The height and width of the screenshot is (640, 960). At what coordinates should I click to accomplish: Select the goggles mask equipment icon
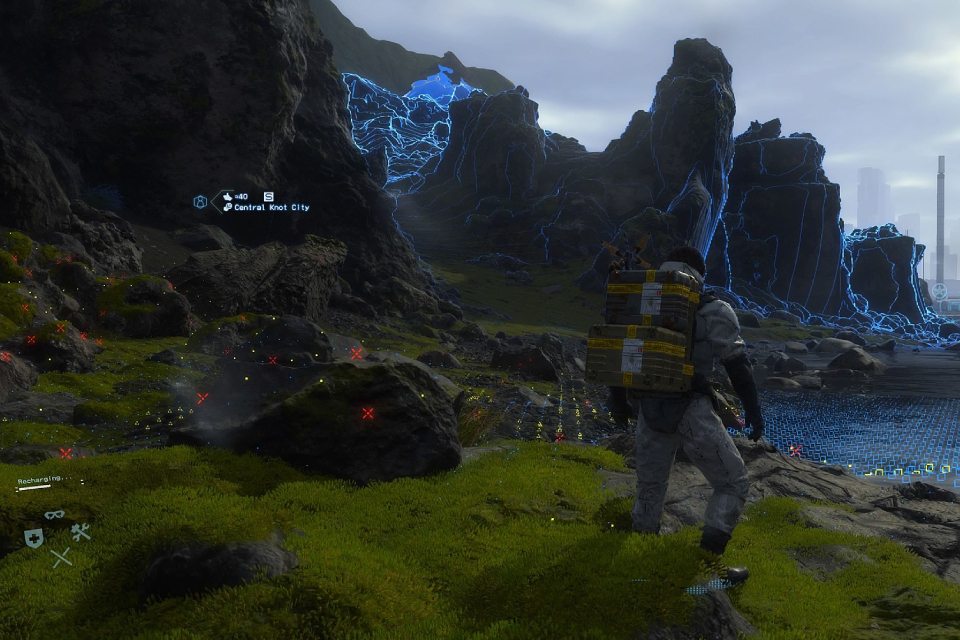coord(55,516)
